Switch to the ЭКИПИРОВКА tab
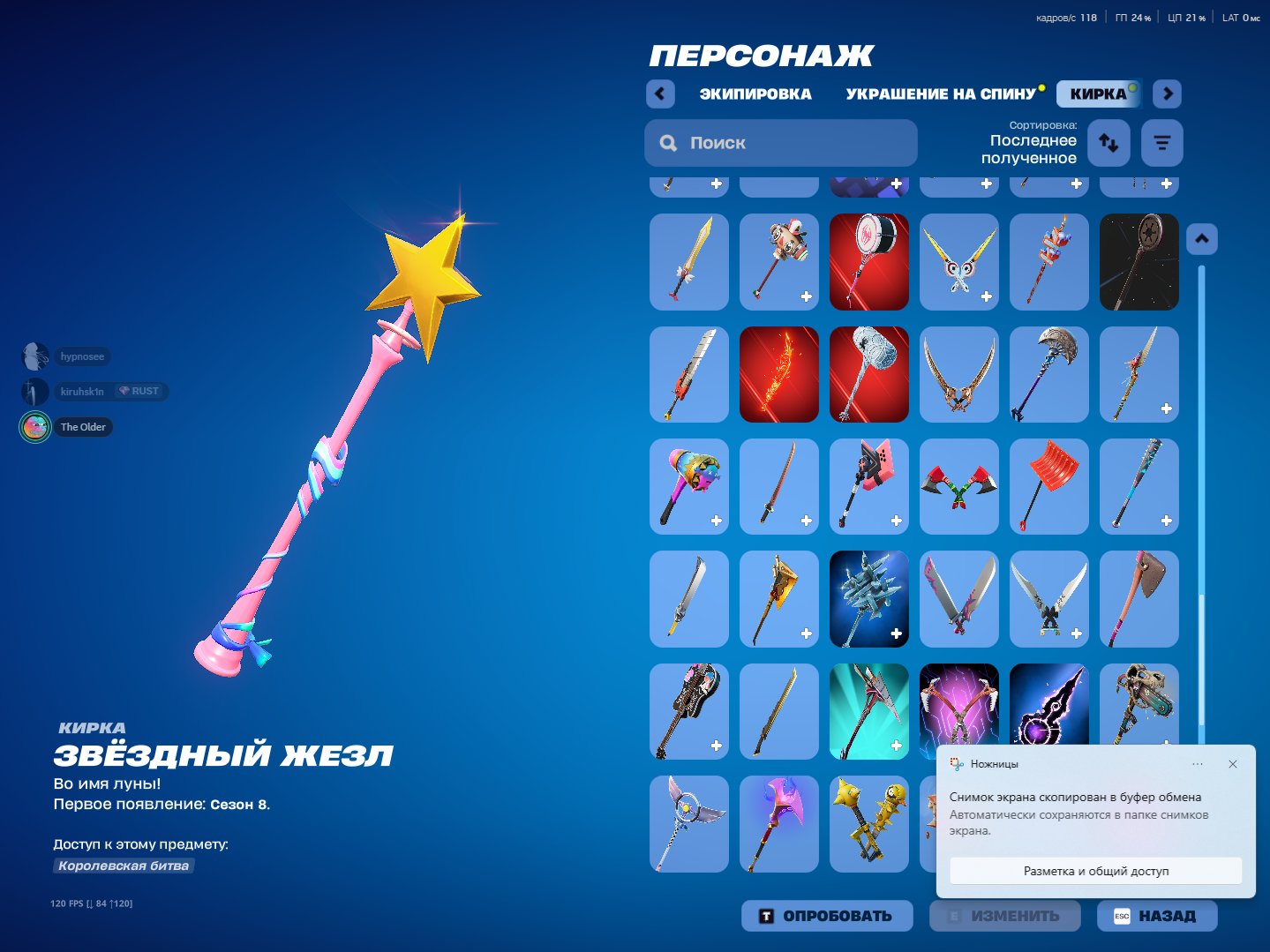 pyautogui.click(x=755, y=94)
